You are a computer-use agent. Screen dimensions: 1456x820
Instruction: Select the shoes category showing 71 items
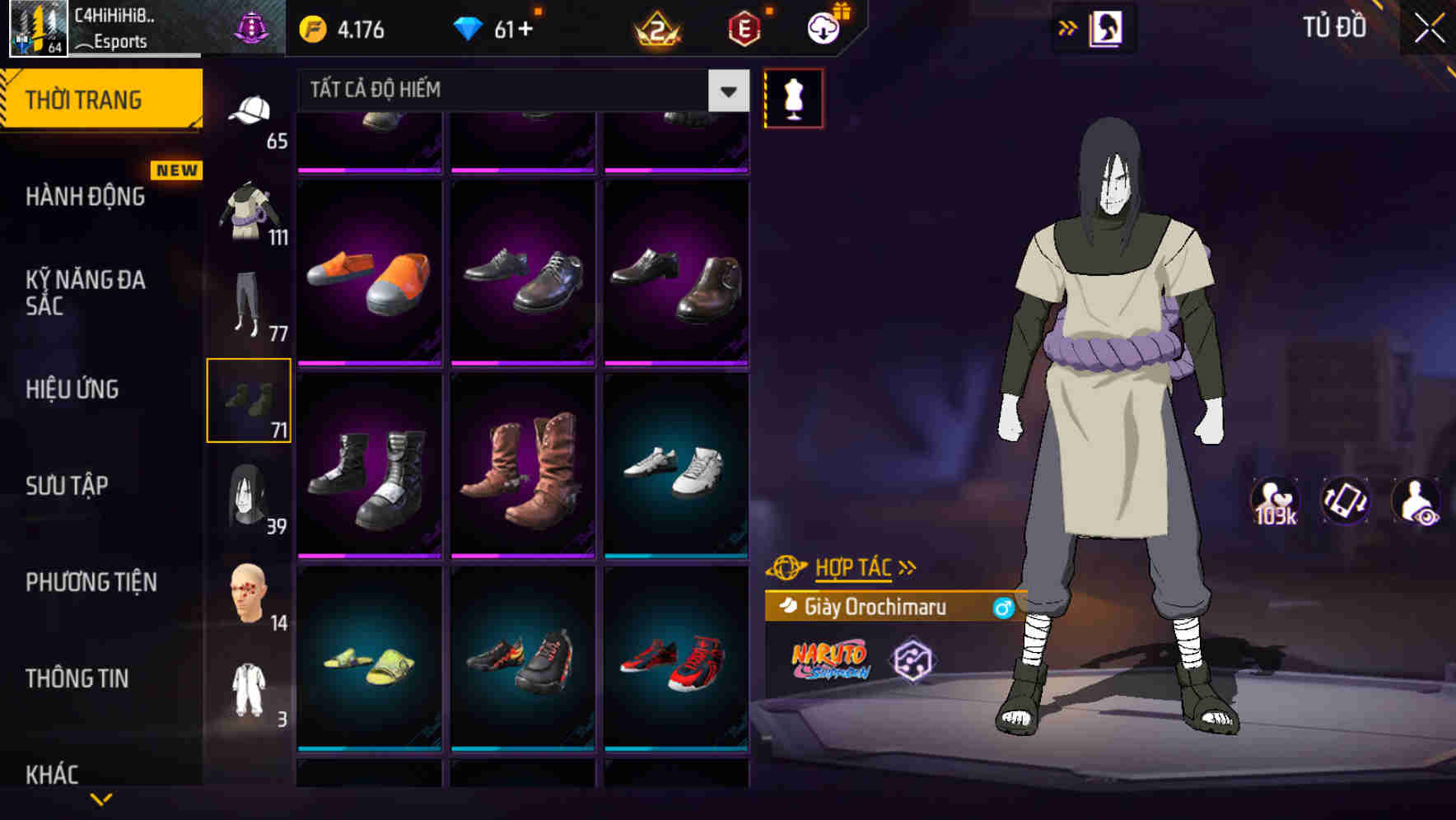point(250,401)
